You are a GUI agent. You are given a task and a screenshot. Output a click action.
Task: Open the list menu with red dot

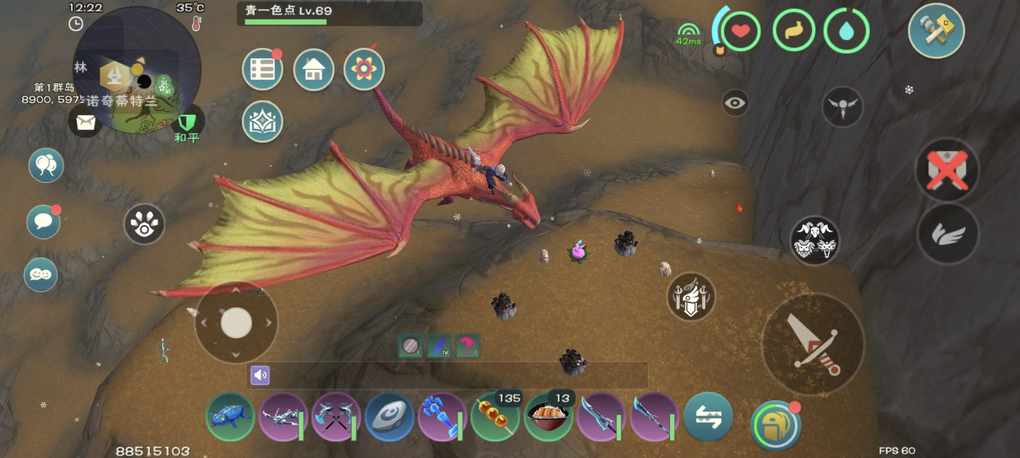[263, 70]
